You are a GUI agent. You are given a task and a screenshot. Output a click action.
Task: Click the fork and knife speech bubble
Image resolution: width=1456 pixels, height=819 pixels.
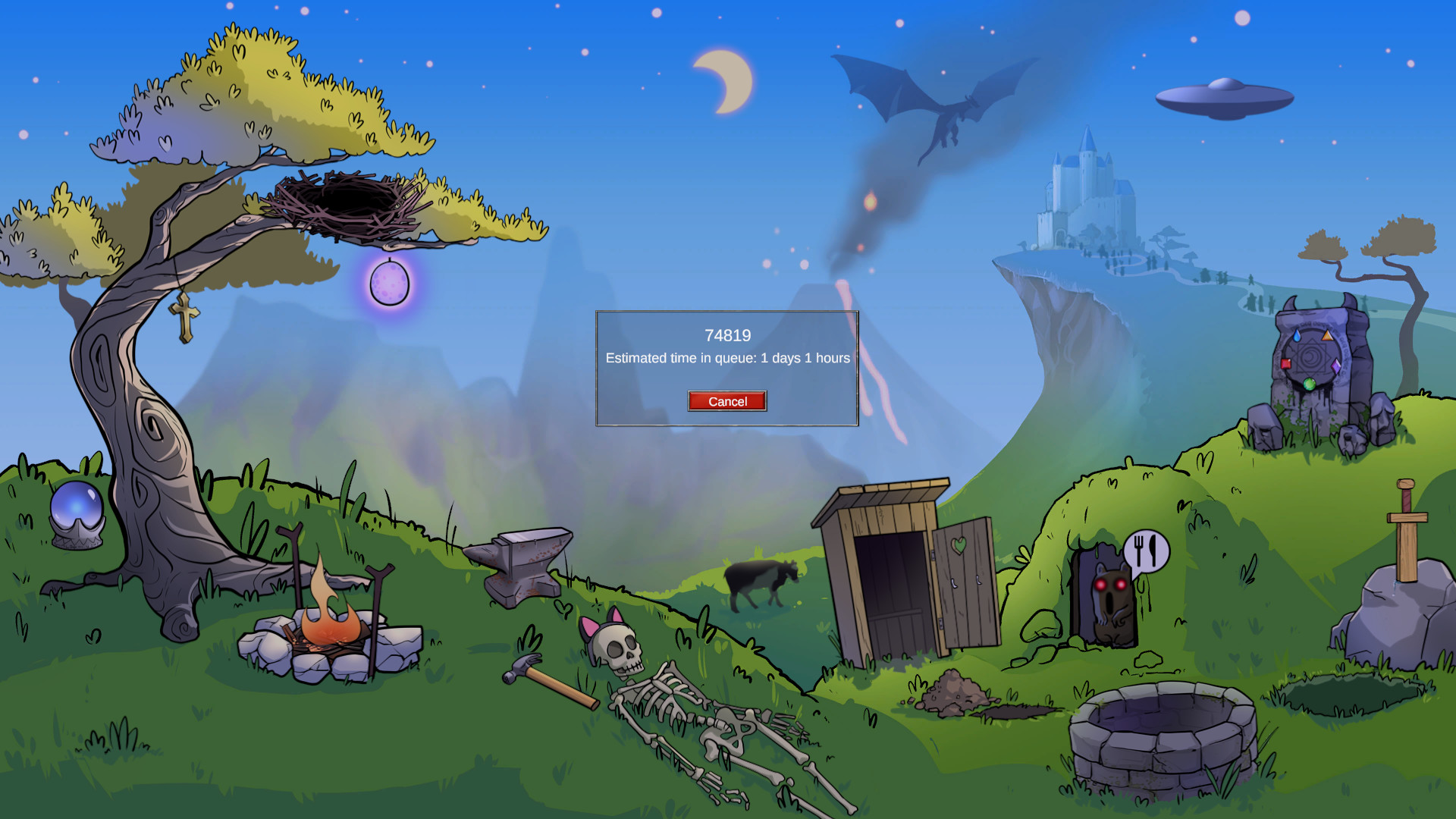(x=1147, y=548)
